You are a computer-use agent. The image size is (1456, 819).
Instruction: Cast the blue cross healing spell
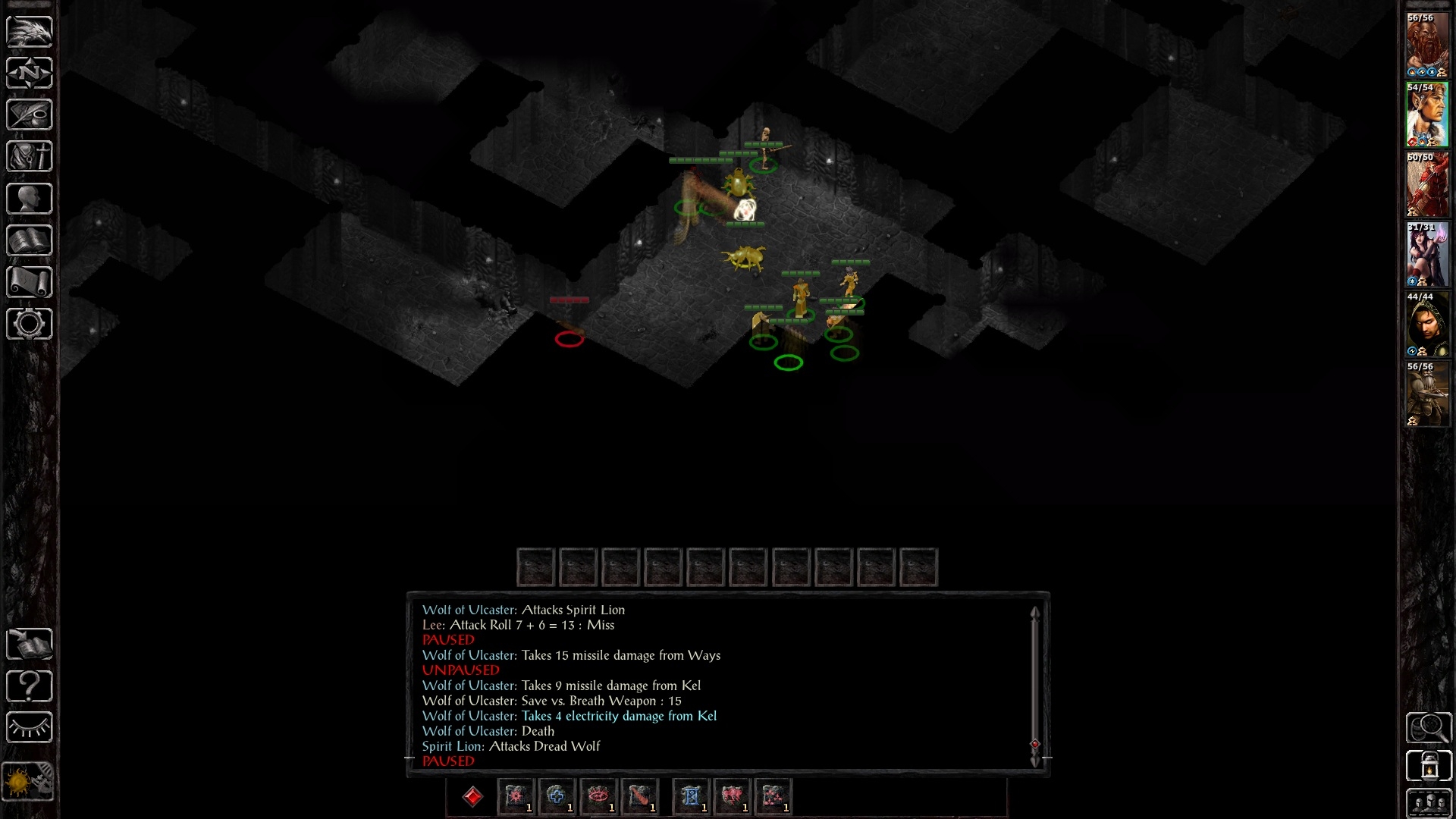[556, 796]
